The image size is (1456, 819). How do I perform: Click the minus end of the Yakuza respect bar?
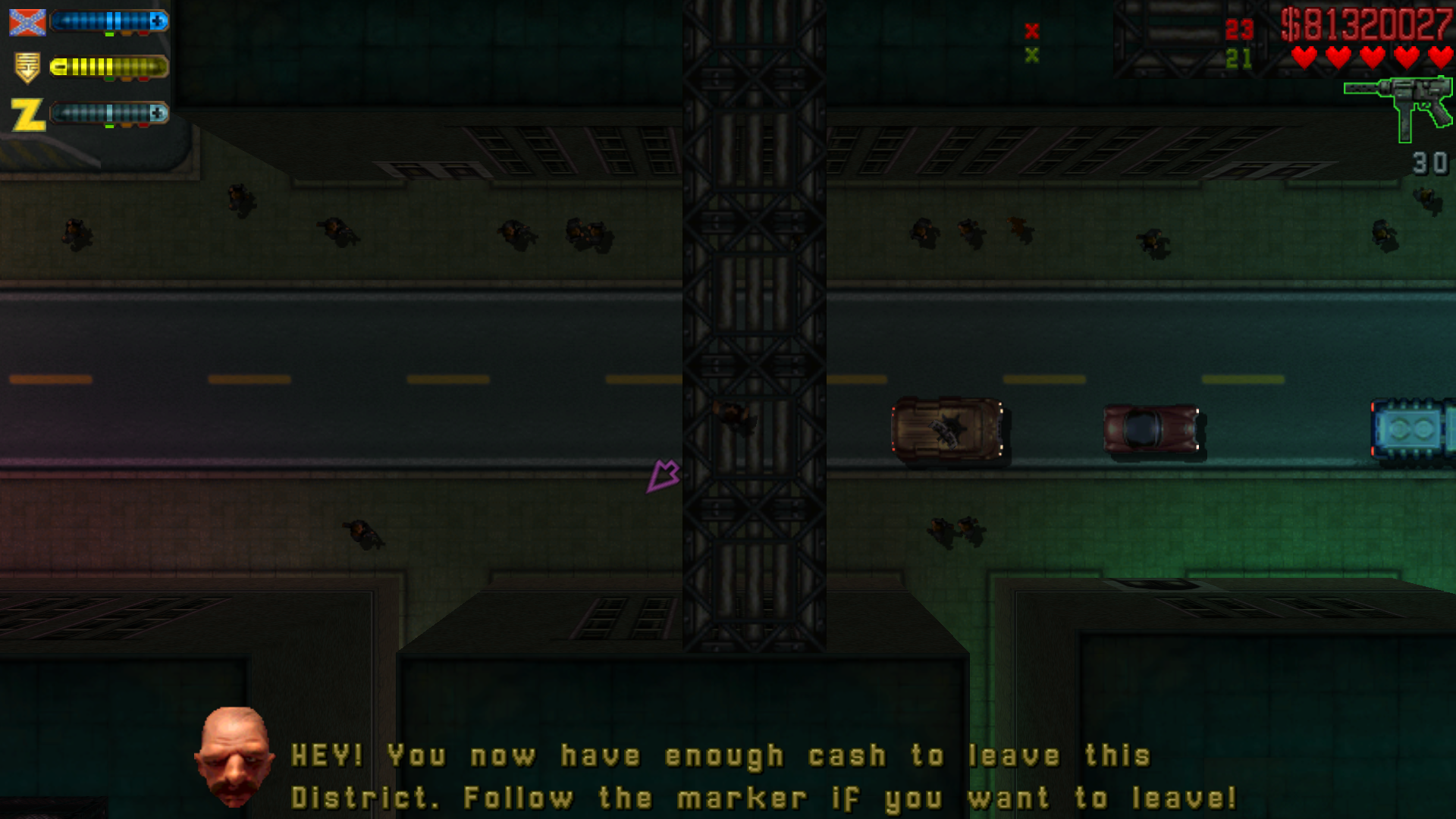[x=59, y=67]
